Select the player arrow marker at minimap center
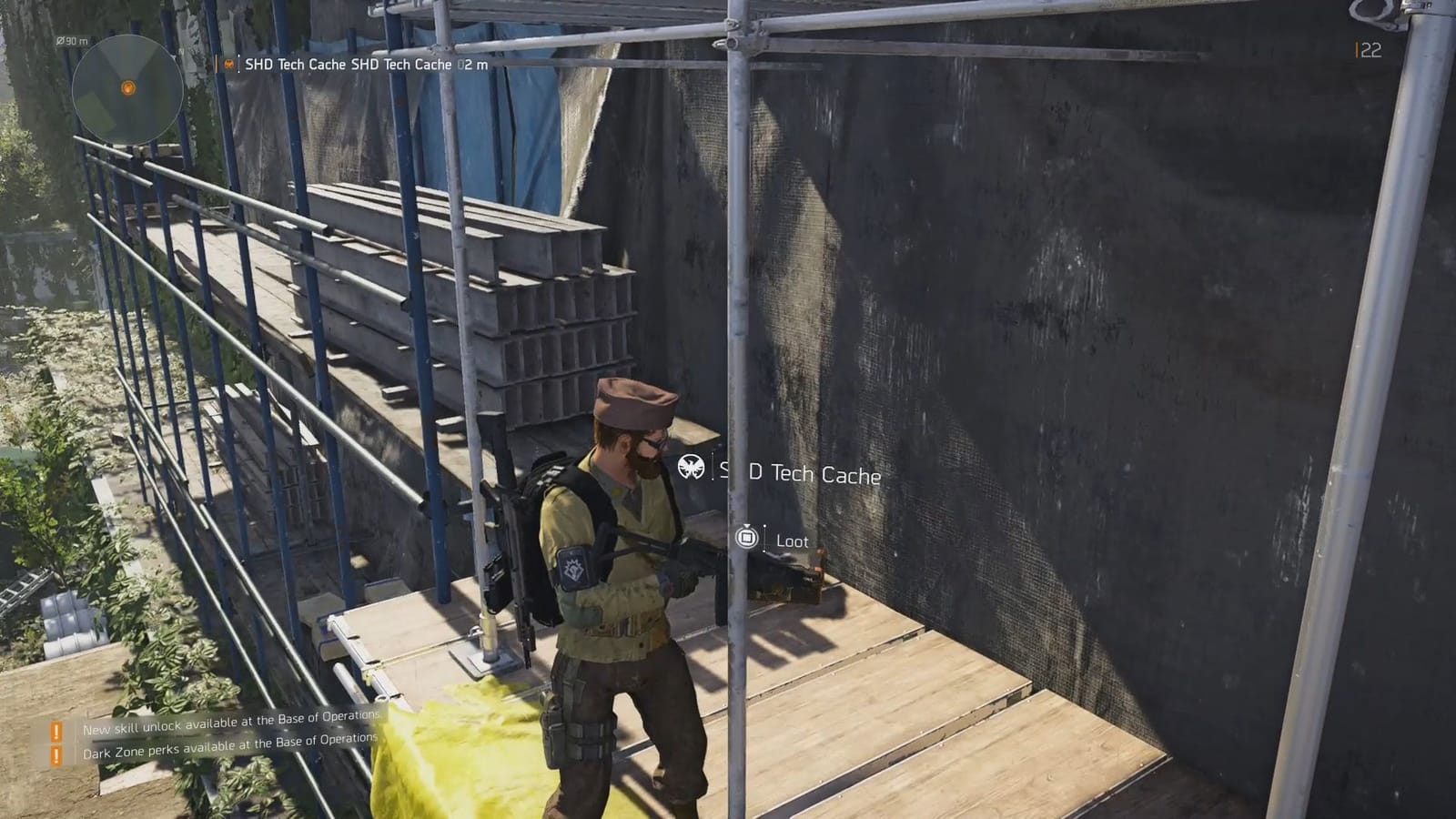 (x=128, y=88)
